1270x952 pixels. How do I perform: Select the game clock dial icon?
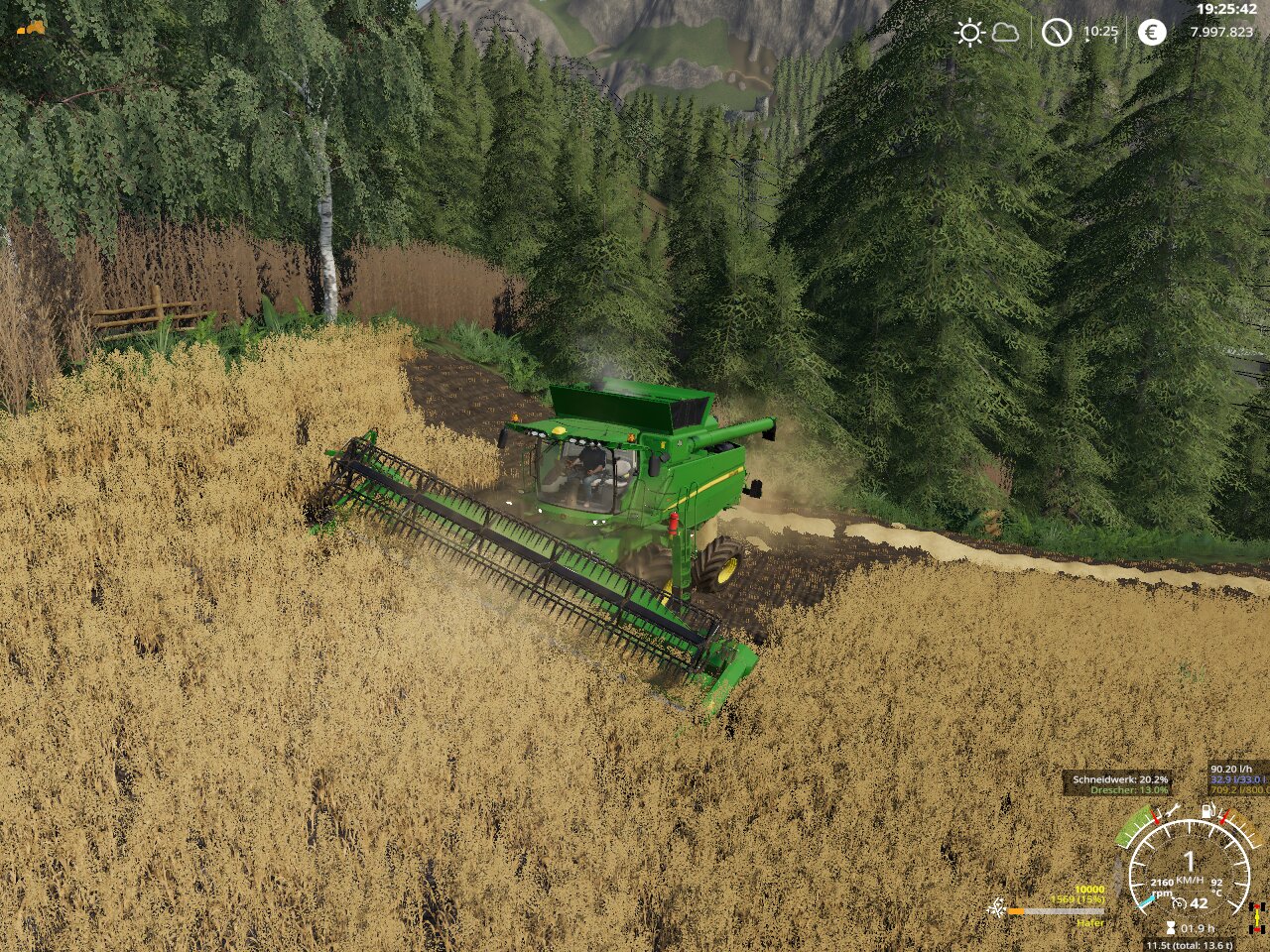pyautogui.click(x=1057, y=33)
